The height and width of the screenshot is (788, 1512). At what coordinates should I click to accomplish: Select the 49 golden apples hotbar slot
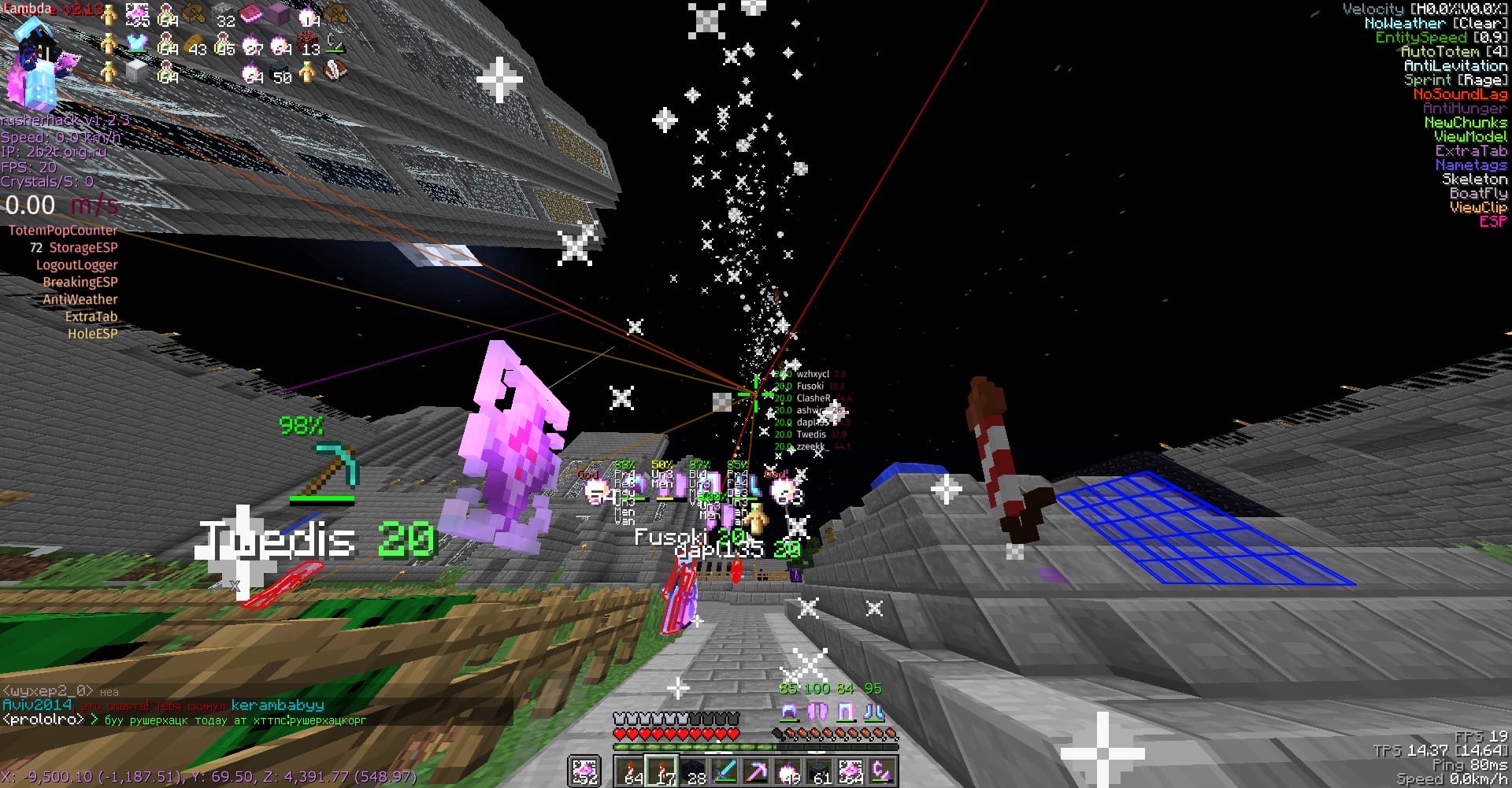coord(787,771)
